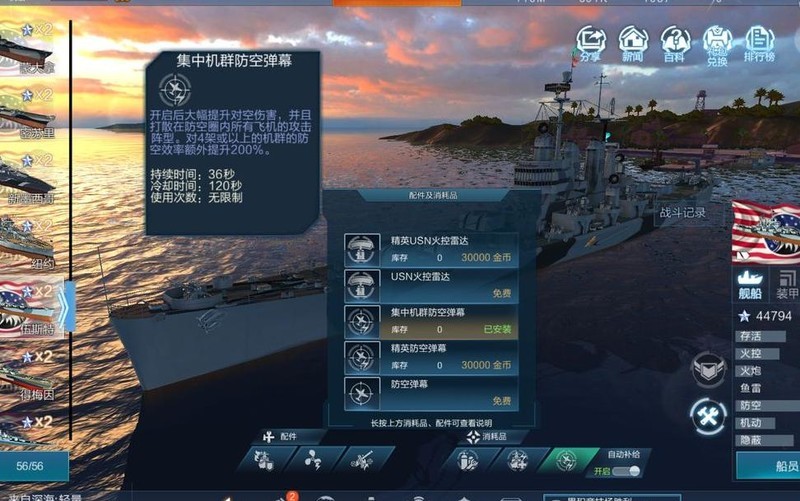This screenshot has height=501, width=800.
Task: Click the wrench and hammer repair icon
Action: pyautogui.click(x=708, y=416)
